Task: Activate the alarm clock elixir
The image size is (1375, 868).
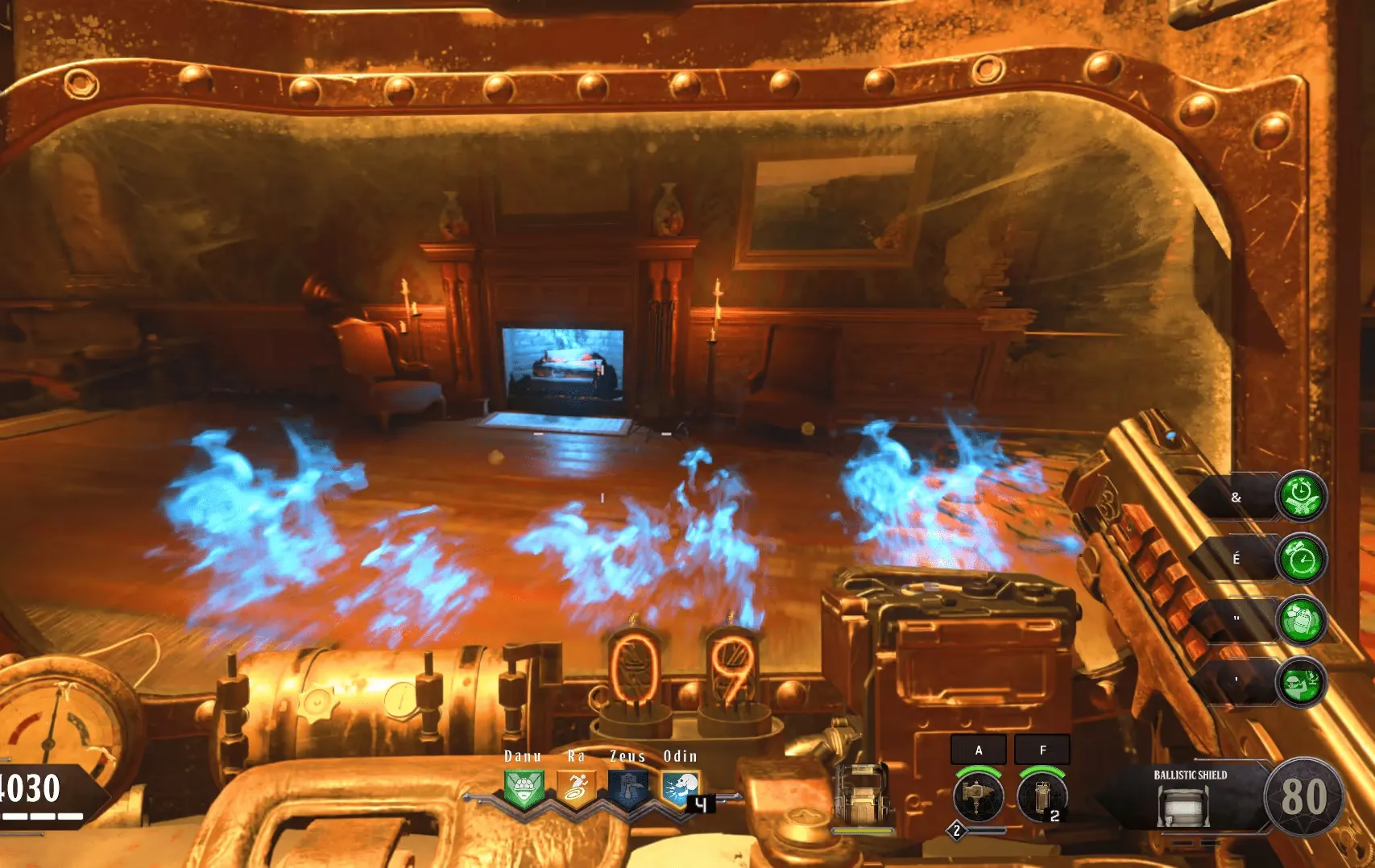Action: 1301,559
